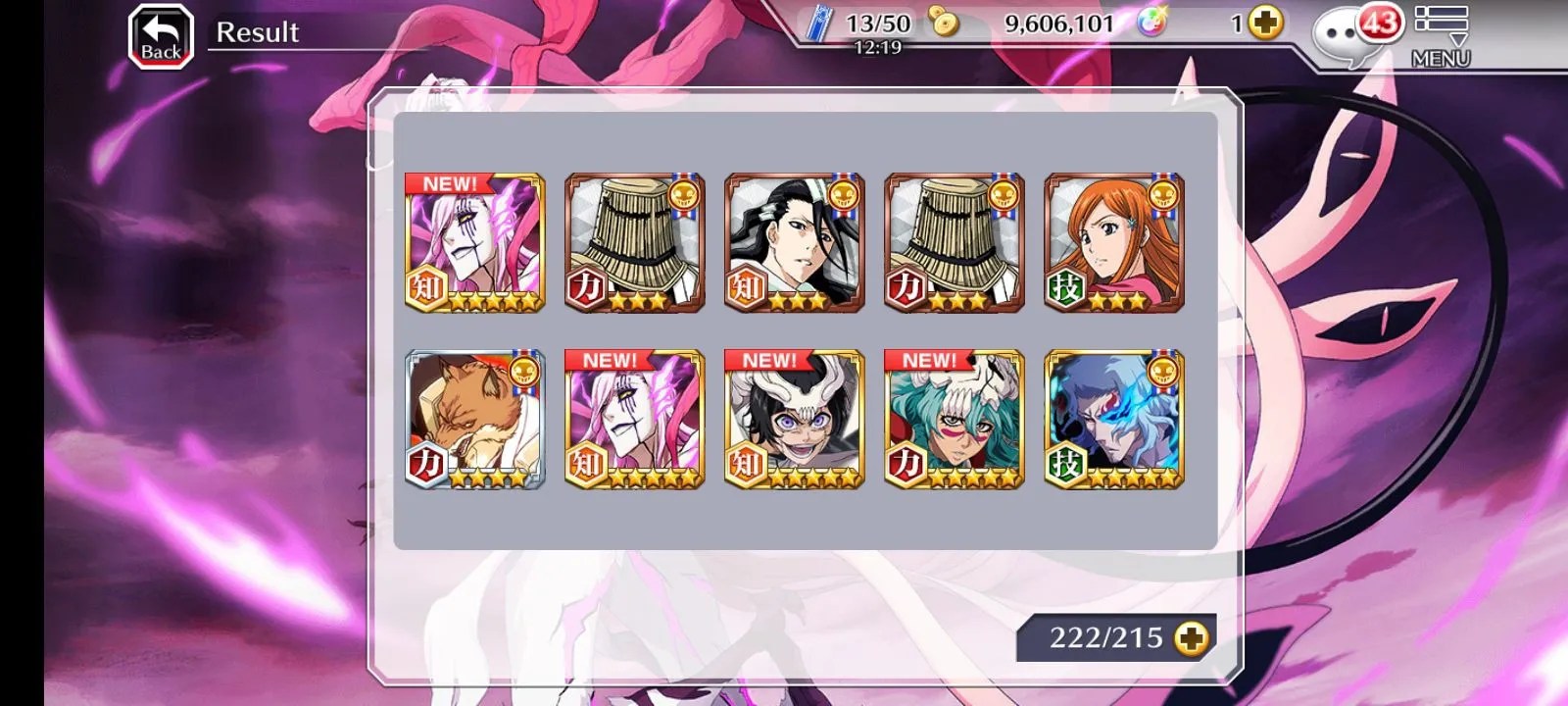
Task: Tap the plus button beside the spirit orb count
Action: tap(1266, 24)
